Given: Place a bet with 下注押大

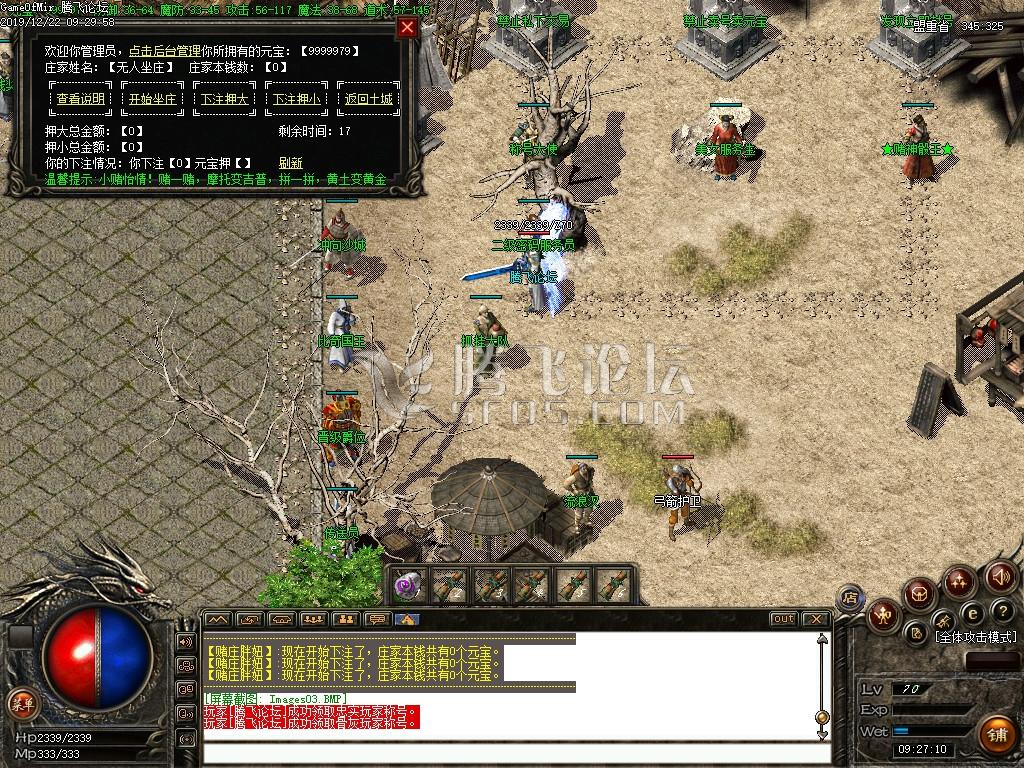Looking at the screenshot, I should [x=225, y=99].
